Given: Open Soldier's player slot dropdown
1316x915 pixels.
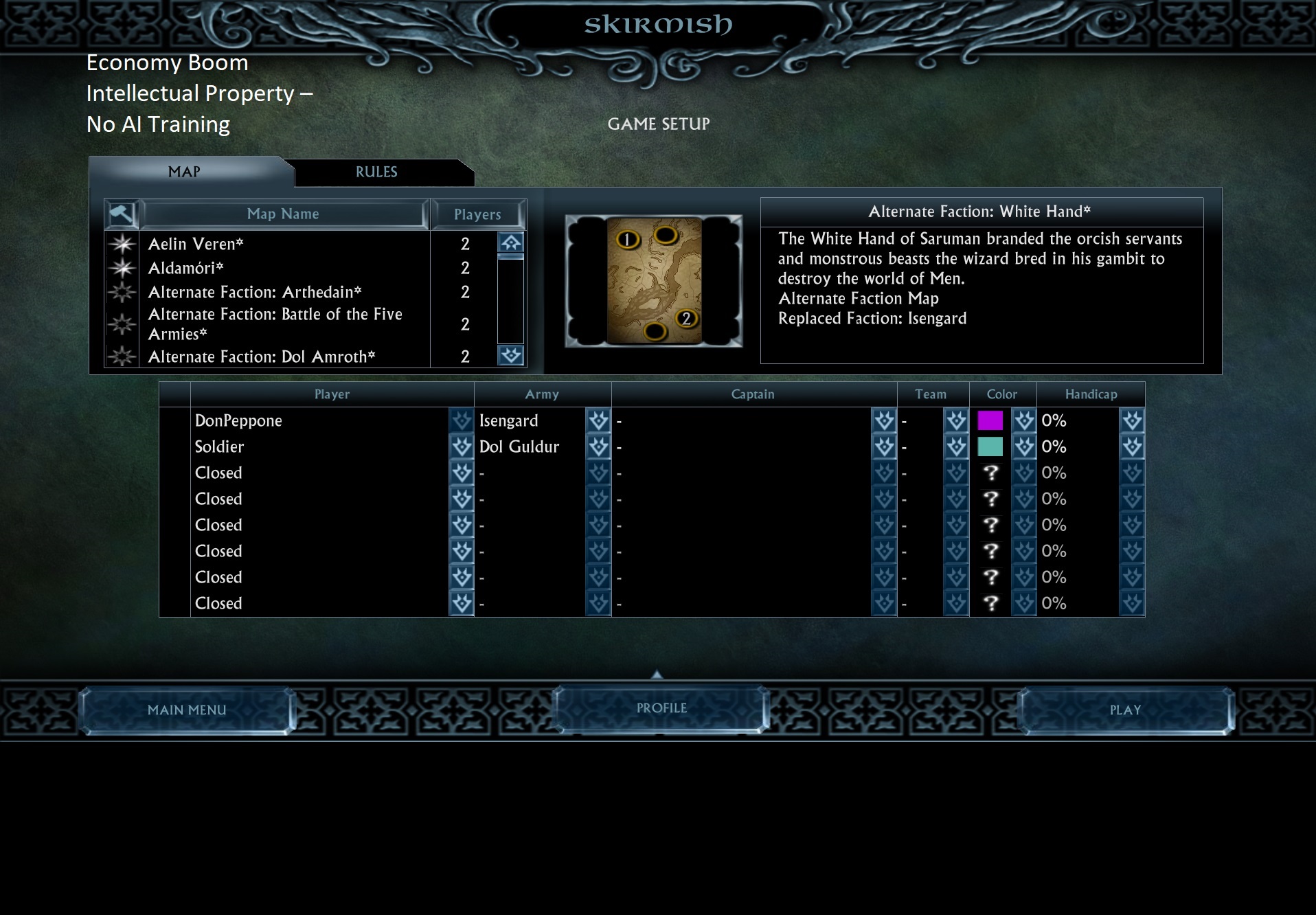Looking at the screenshot, I should pos(461,447).
